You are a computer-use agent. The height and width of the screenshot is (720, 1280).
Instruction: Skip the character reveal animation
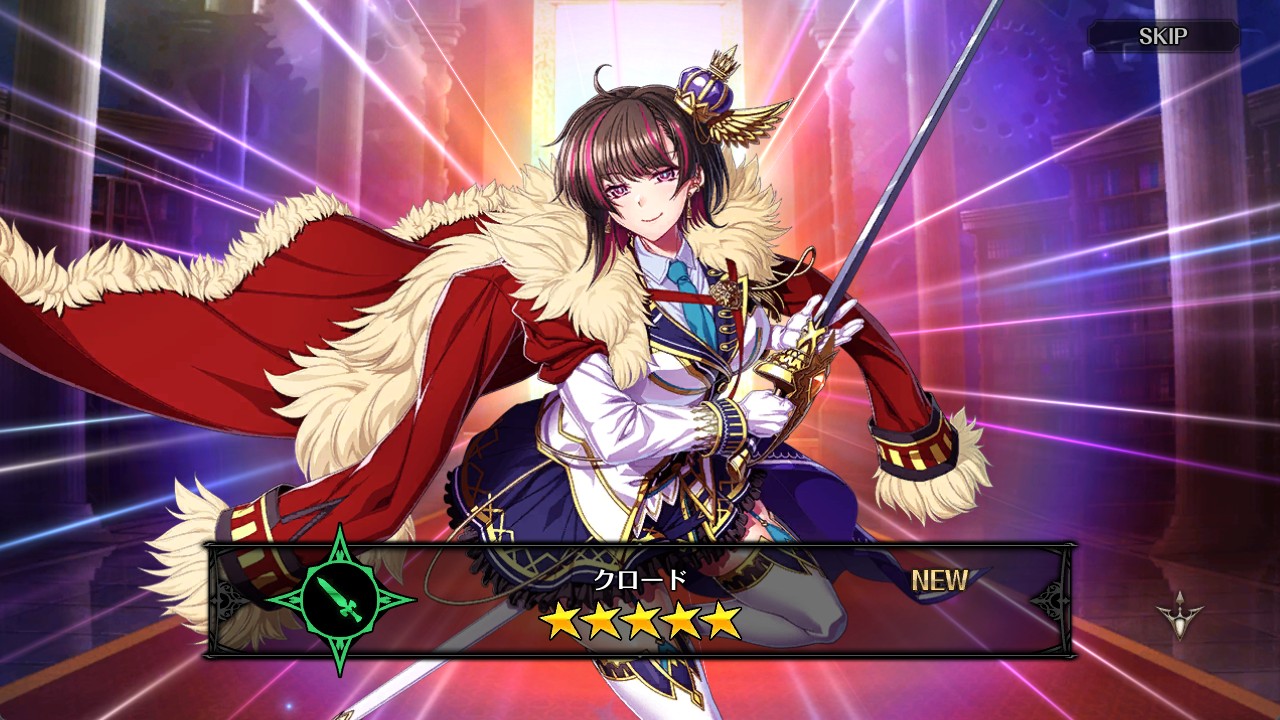pos(1163,37)
